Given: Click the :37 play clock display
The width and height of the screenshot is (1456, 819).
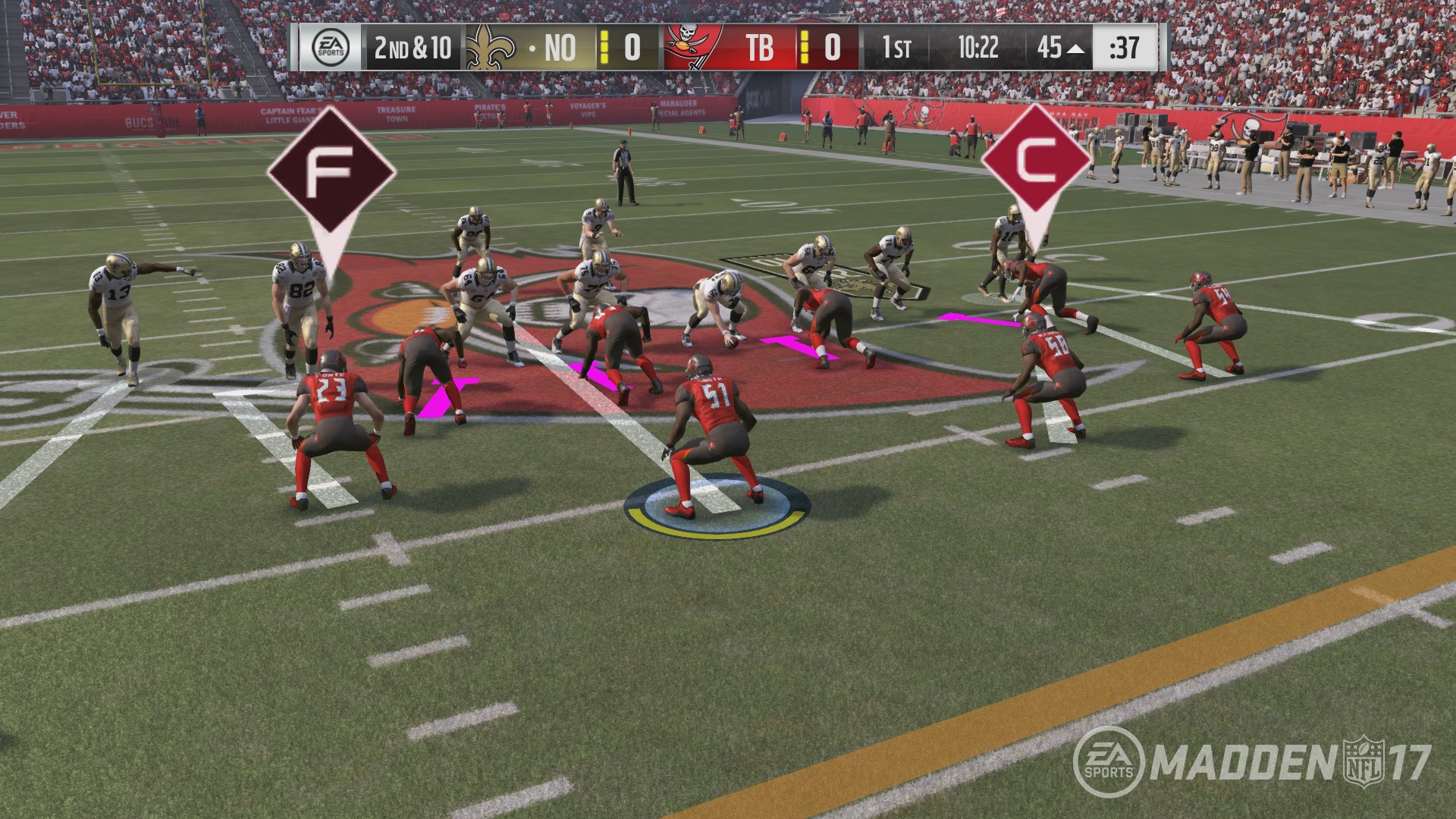Looking at the screenshot, I should click(1122, 48).
